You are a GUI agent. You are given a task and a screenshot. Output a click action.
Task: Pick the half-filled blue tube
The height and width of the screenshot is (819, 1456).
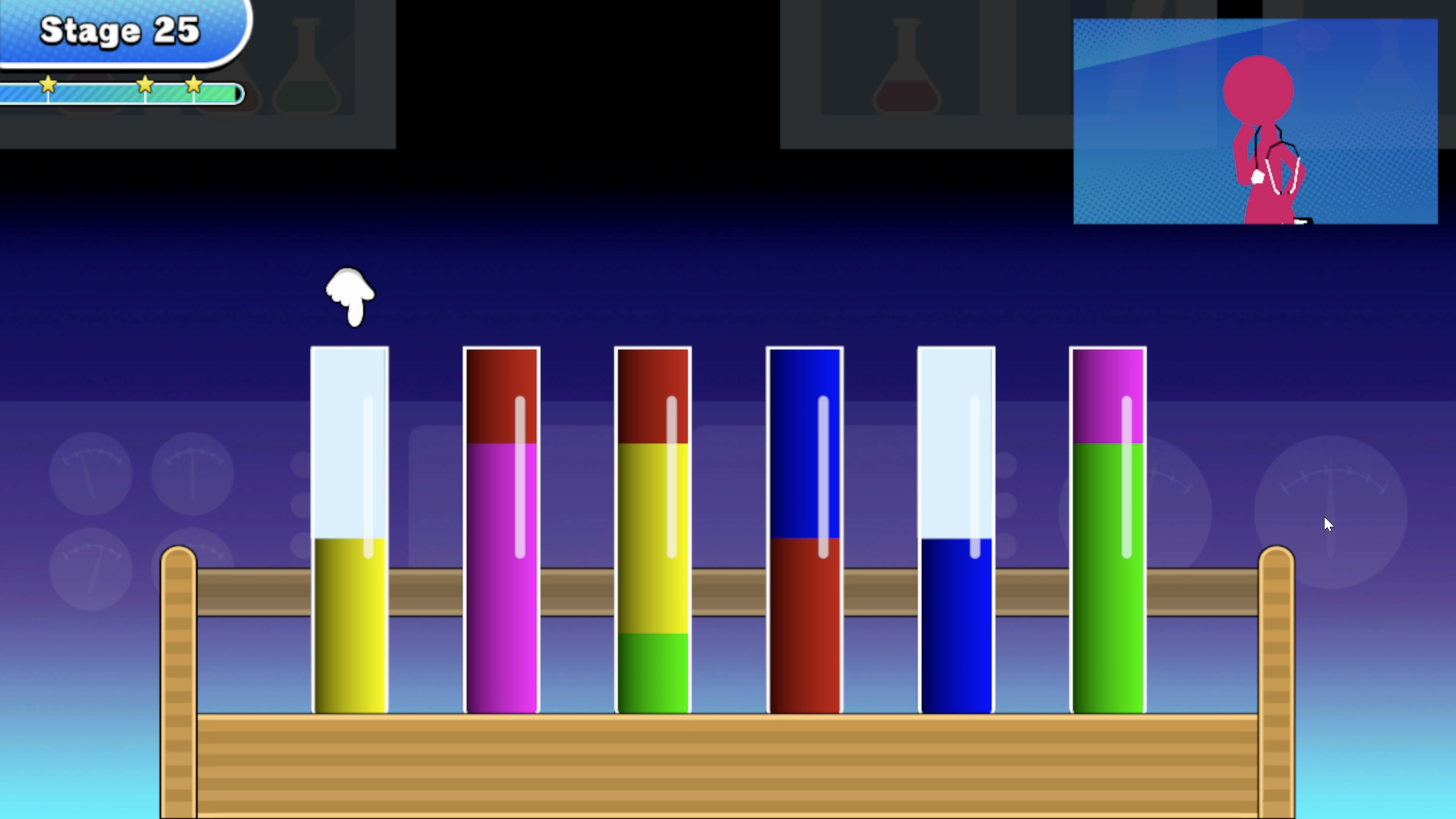click(956, 626)
